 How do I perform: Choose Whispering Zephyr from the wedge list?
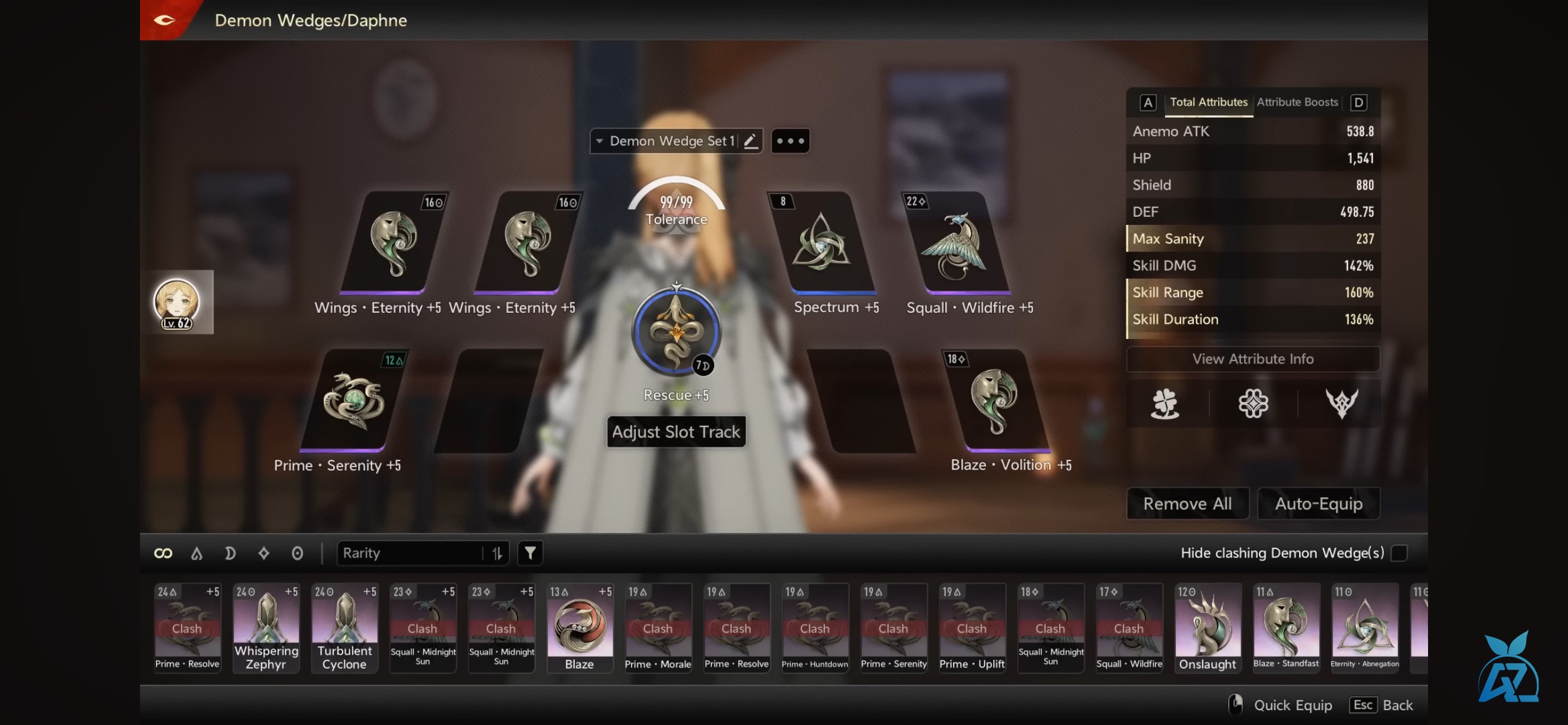click(x=266, y=627)
